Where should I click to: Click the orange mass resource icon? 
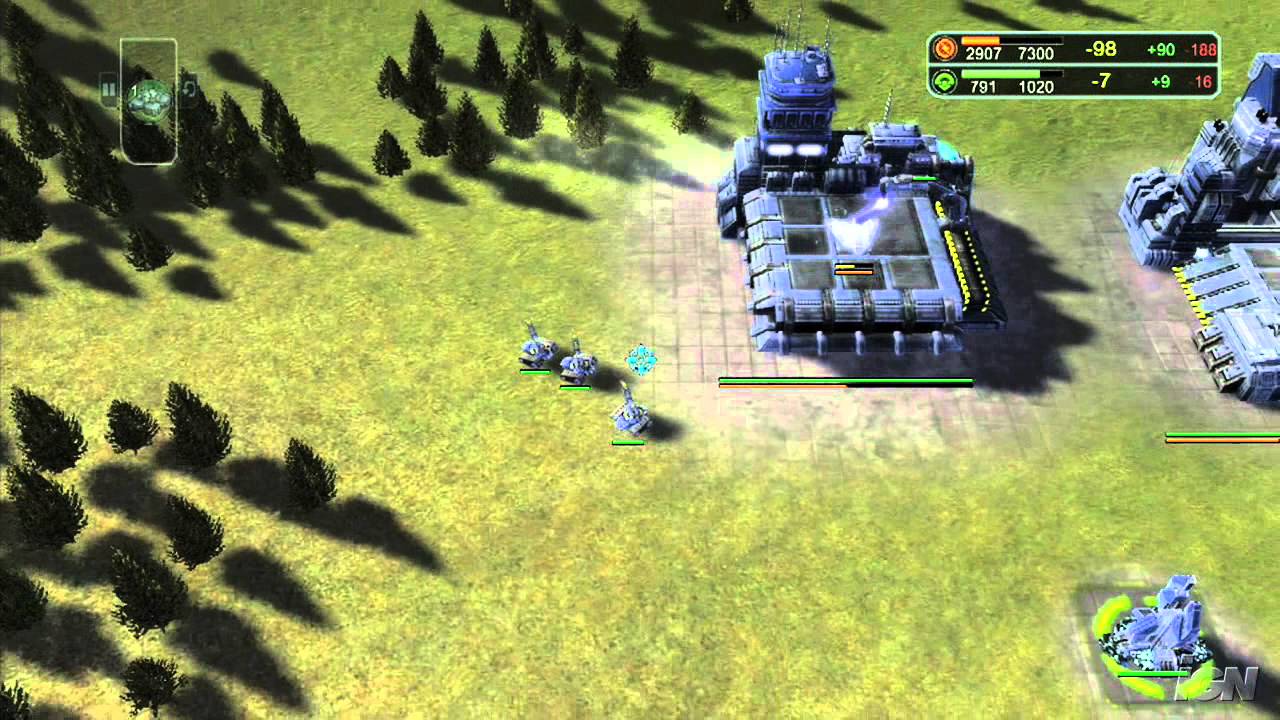pos(944,49)
